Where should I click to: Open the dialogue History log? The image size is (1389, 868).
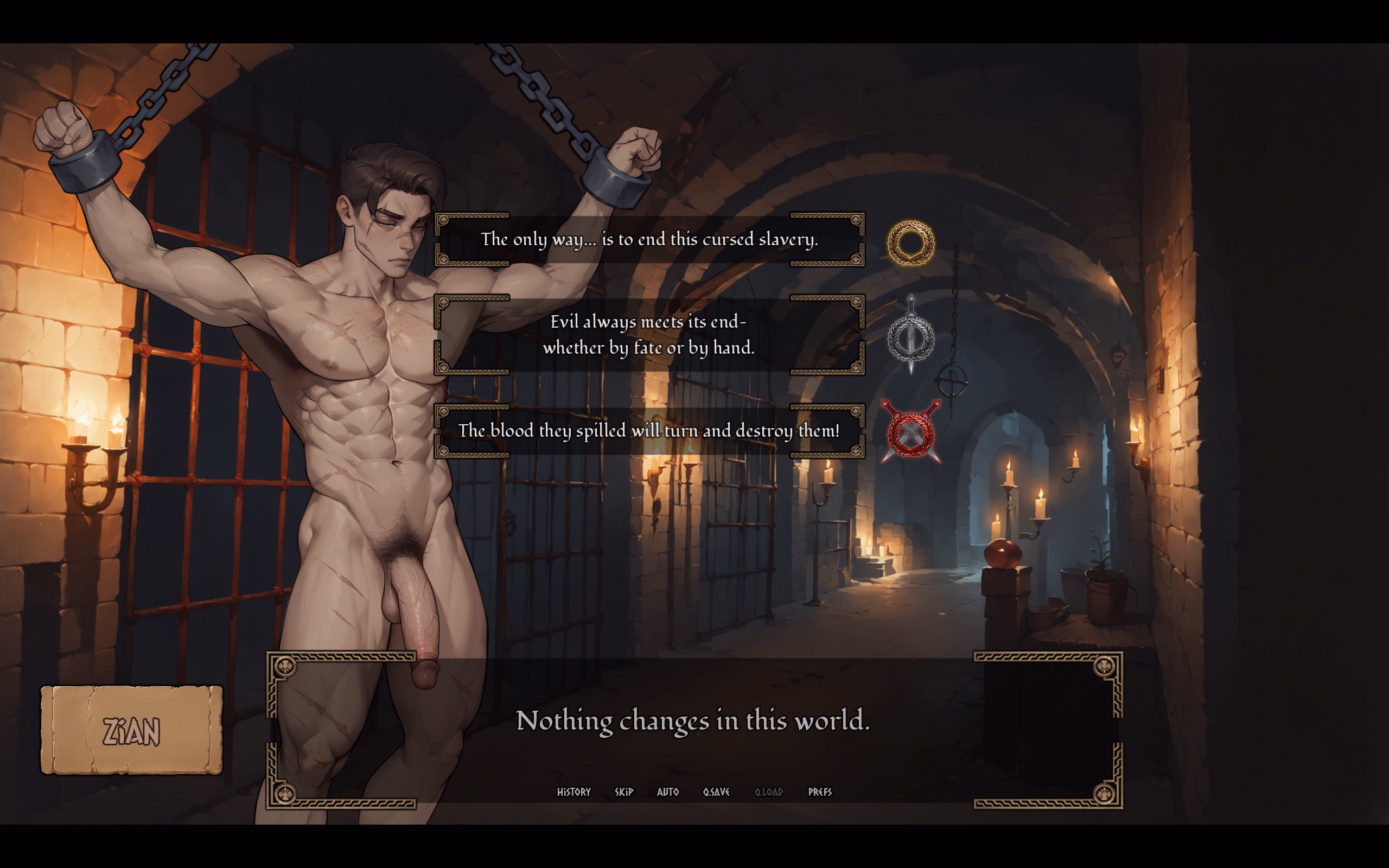click(574, 792)
